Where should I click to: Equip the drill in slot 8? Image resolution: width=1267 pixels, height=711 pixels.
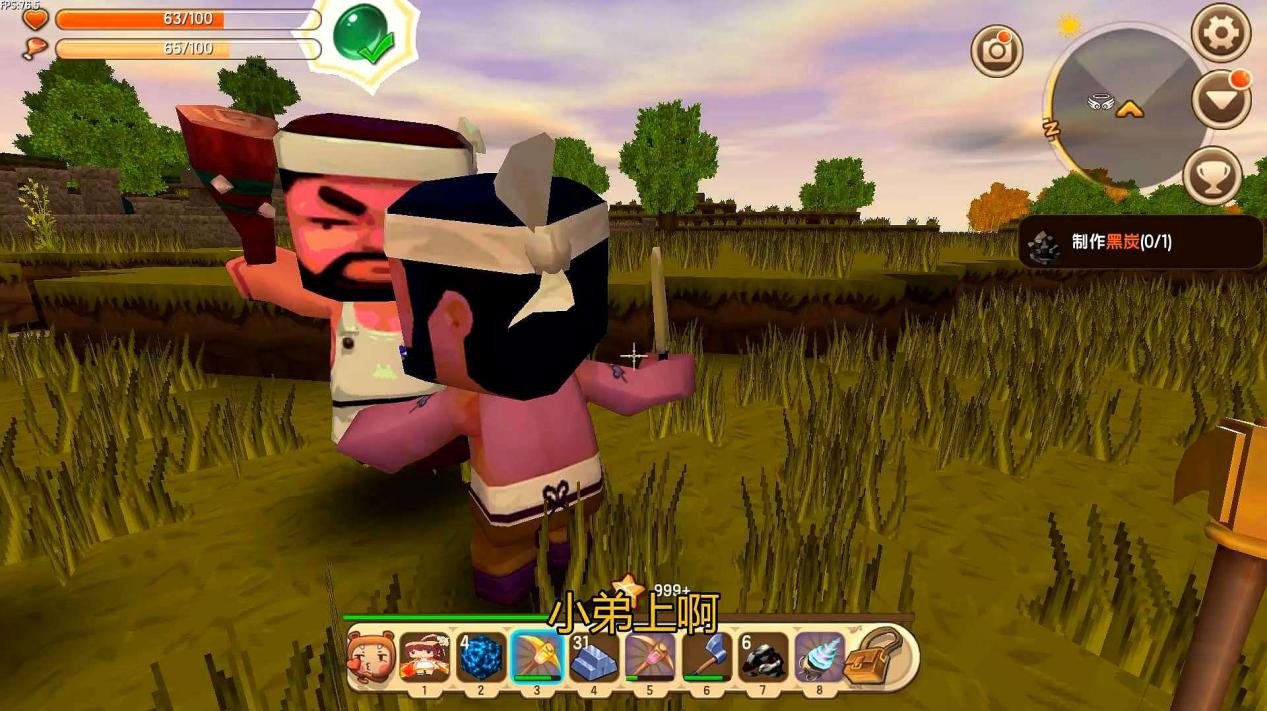point(819,657)
